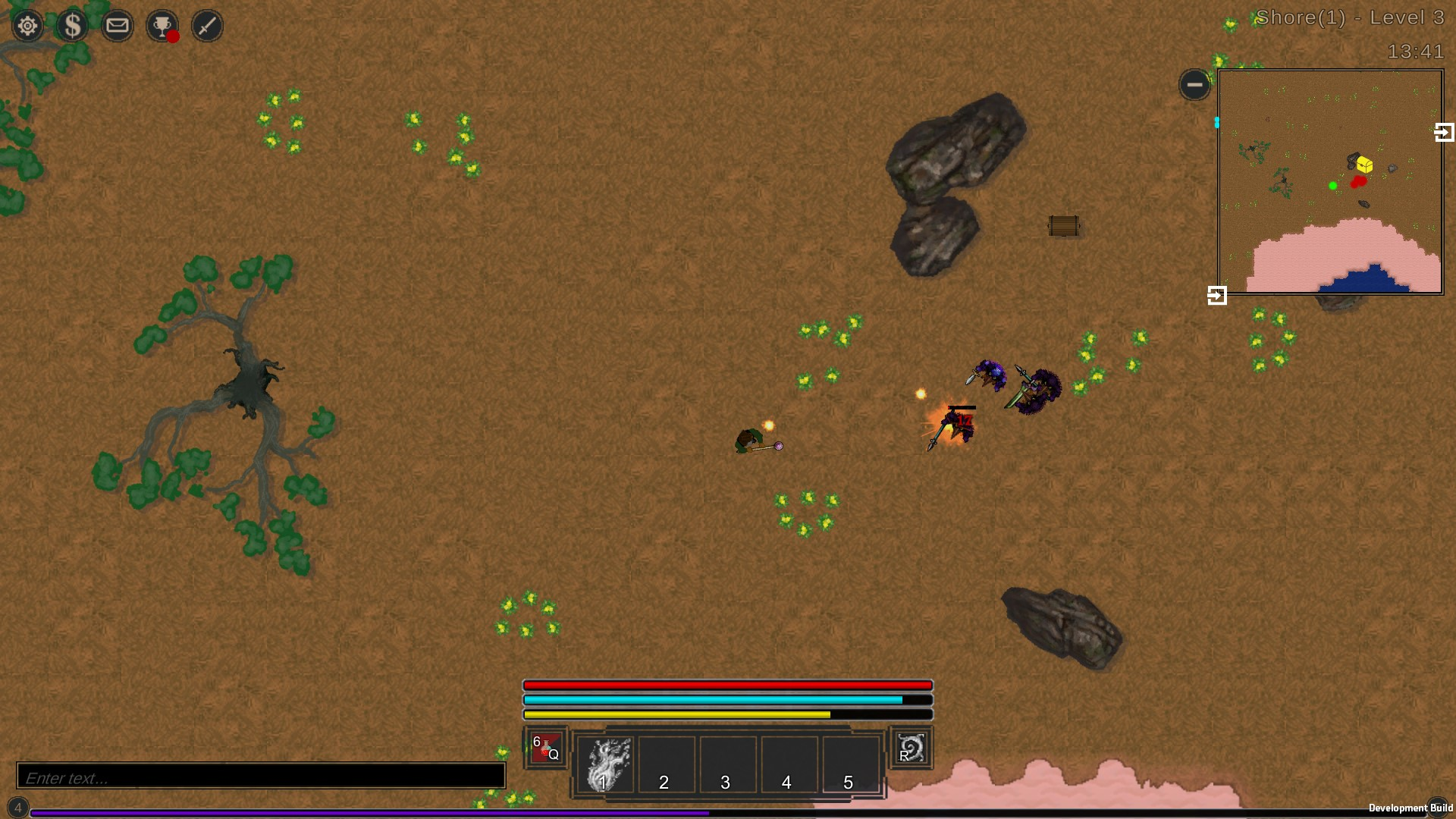Activate the white flame ability in slot 1

pyautogui.click(x=604, y=764)
